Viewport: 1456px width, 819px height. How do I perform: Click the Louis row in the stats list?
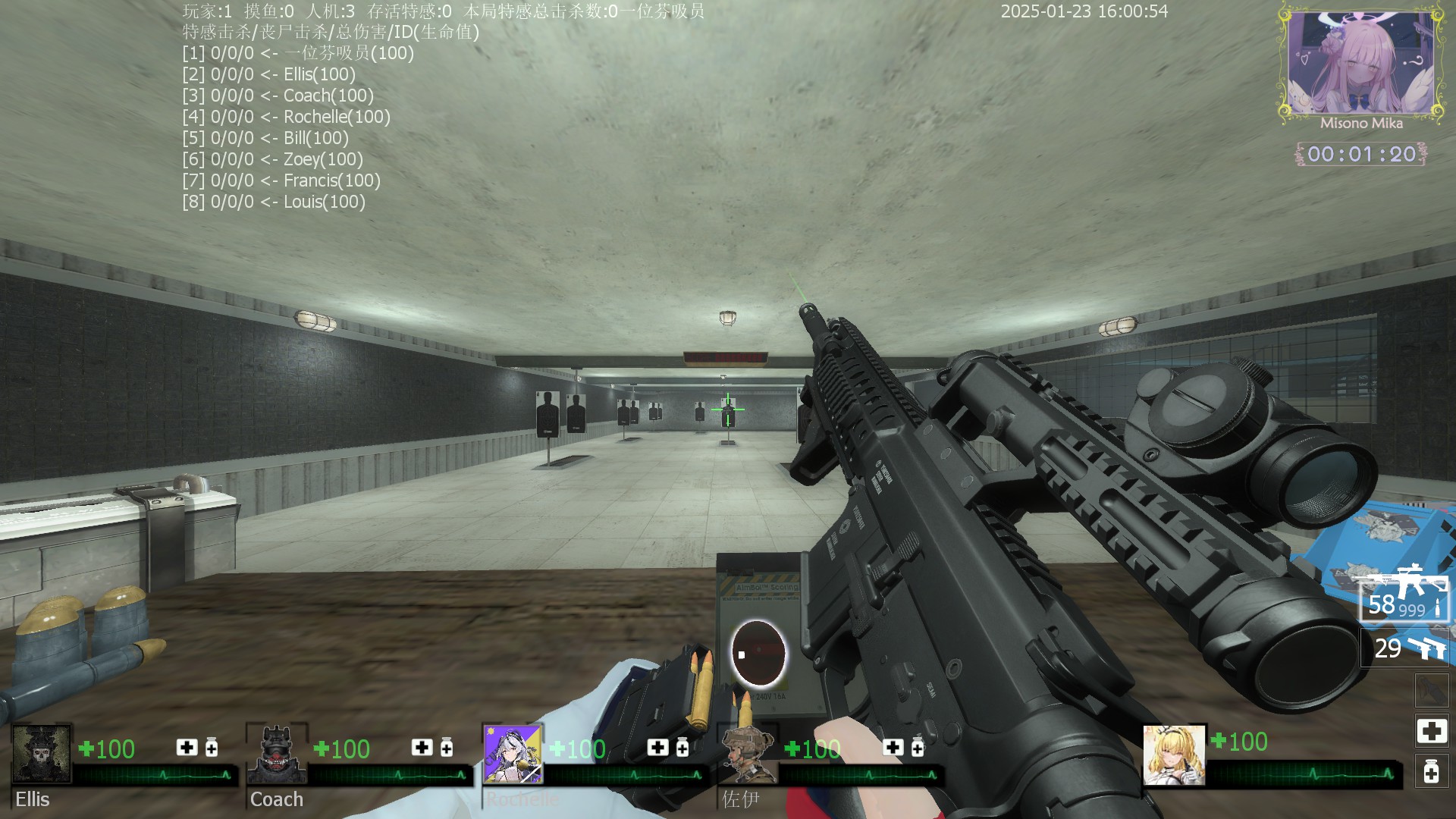pos(274,202)
